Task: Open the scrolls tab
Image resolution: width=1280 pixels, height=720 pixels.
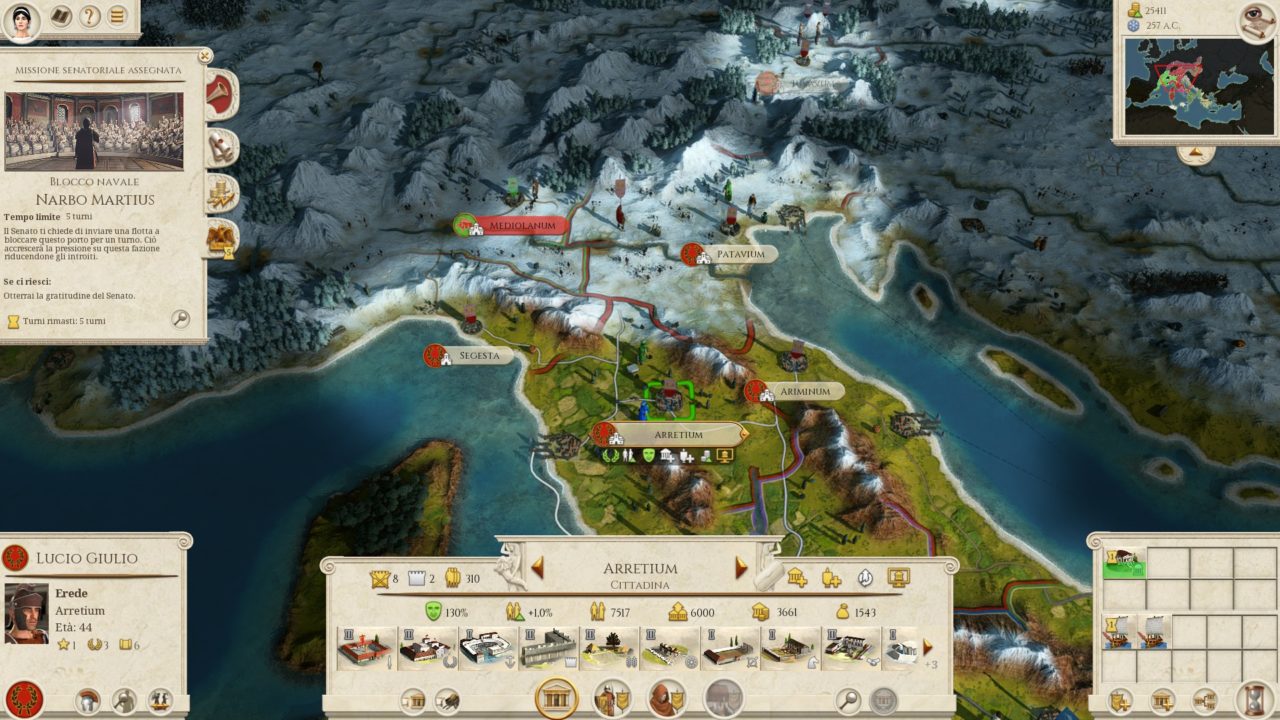Action: [x=220, y=147]
